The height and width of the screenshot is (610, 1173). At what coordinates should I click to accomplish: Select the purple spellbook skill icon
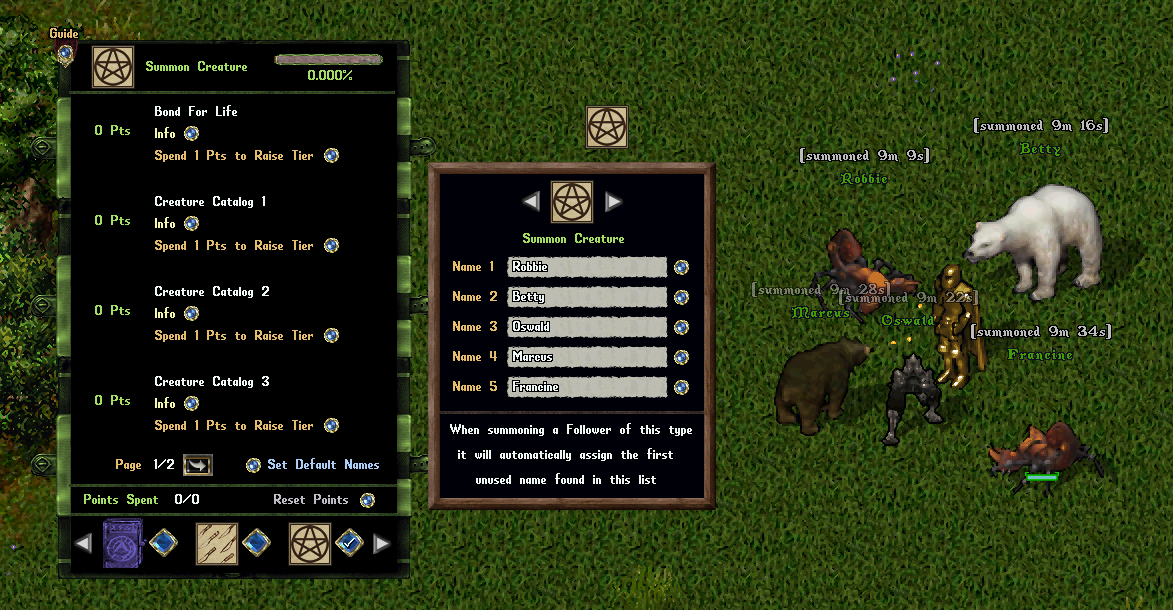[x=122, y=544]
